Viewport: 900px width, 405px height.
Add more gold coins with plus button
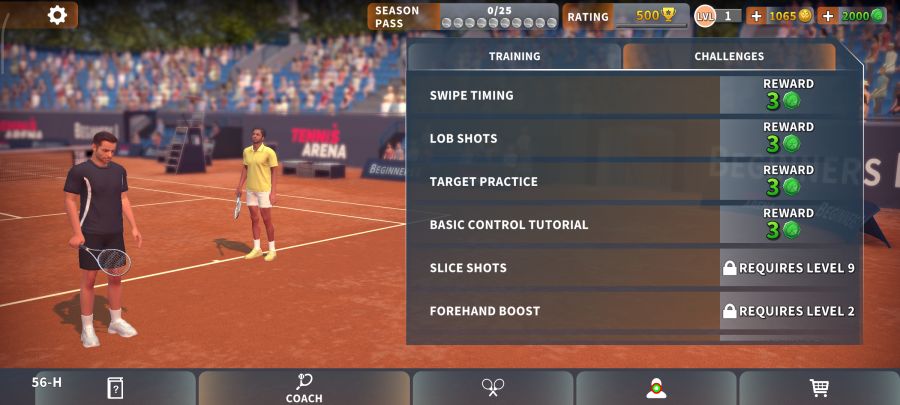tap(756, 16)
